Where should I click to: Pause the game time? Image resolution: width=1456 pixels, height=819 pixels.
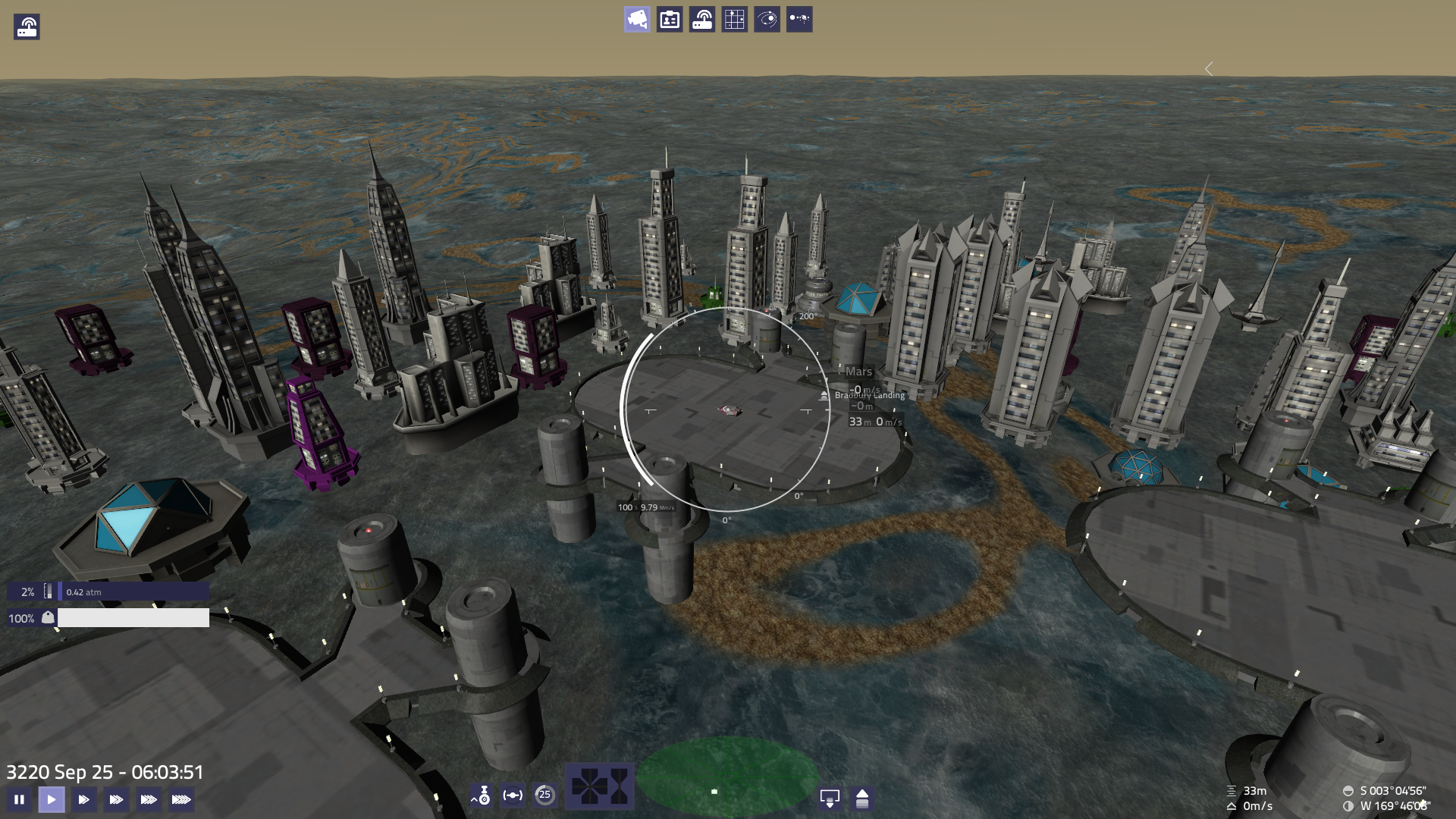pyautogui.click(x=19, y=799)
